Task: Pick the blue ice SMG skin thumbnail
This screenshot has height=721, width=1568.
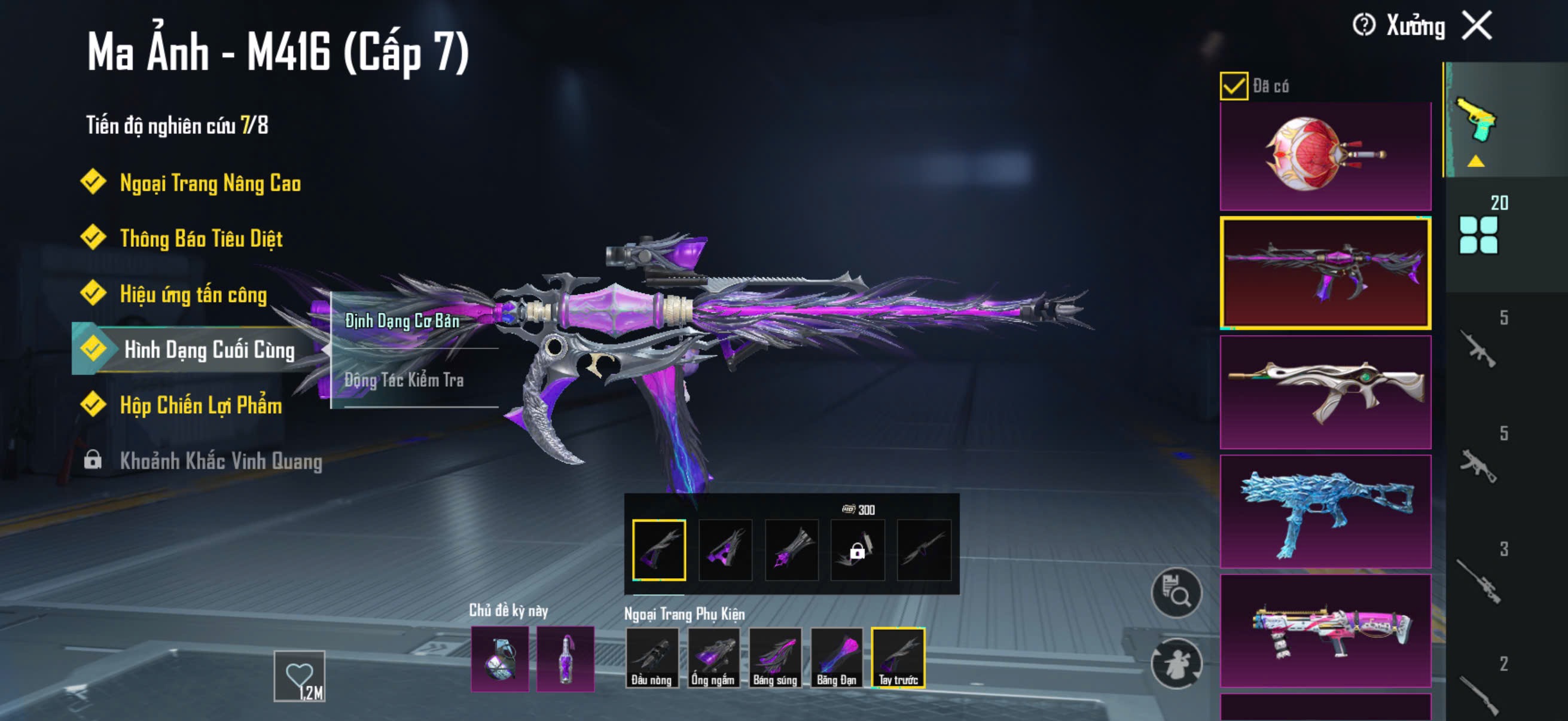Action: tap(1325, 511)
